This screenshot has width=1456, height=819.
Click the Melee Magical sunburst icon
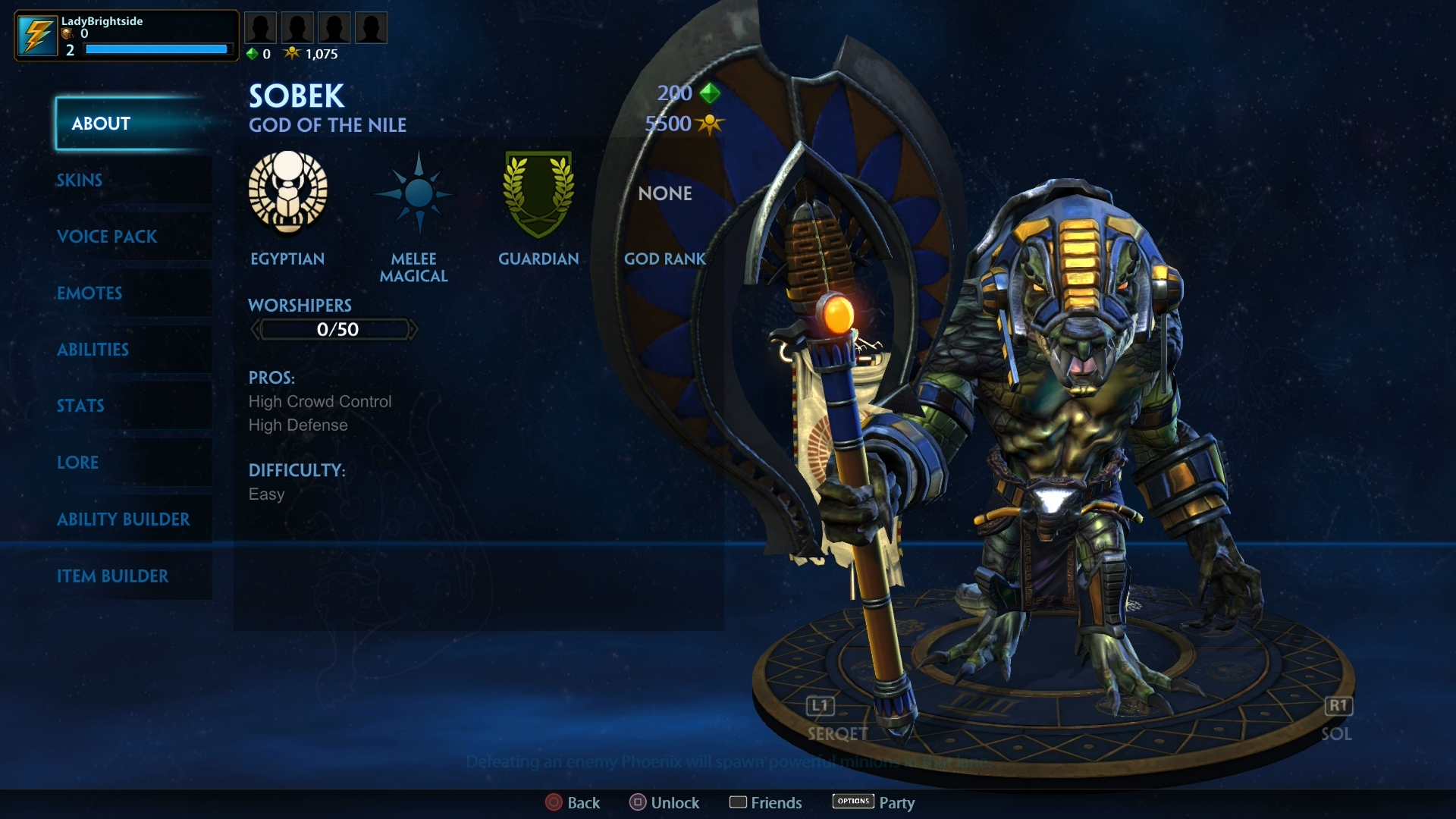tap(414, 193)
